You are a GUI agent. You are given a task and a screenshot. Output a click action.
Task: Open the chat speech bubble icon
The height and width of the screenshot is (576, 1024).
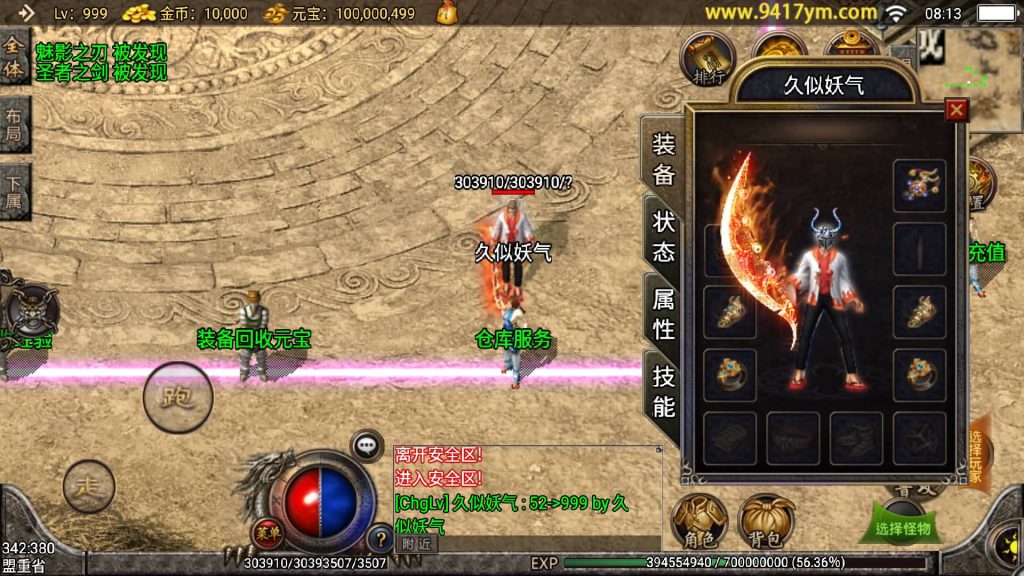368,445
